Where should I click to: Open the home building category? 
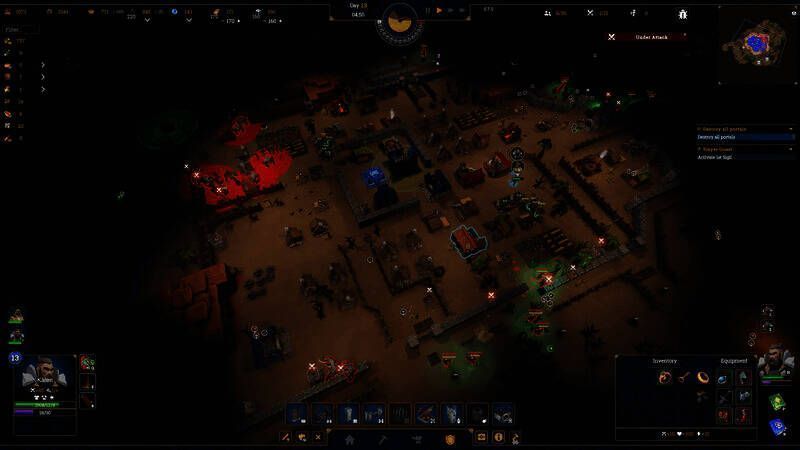(x=350, y=438)
